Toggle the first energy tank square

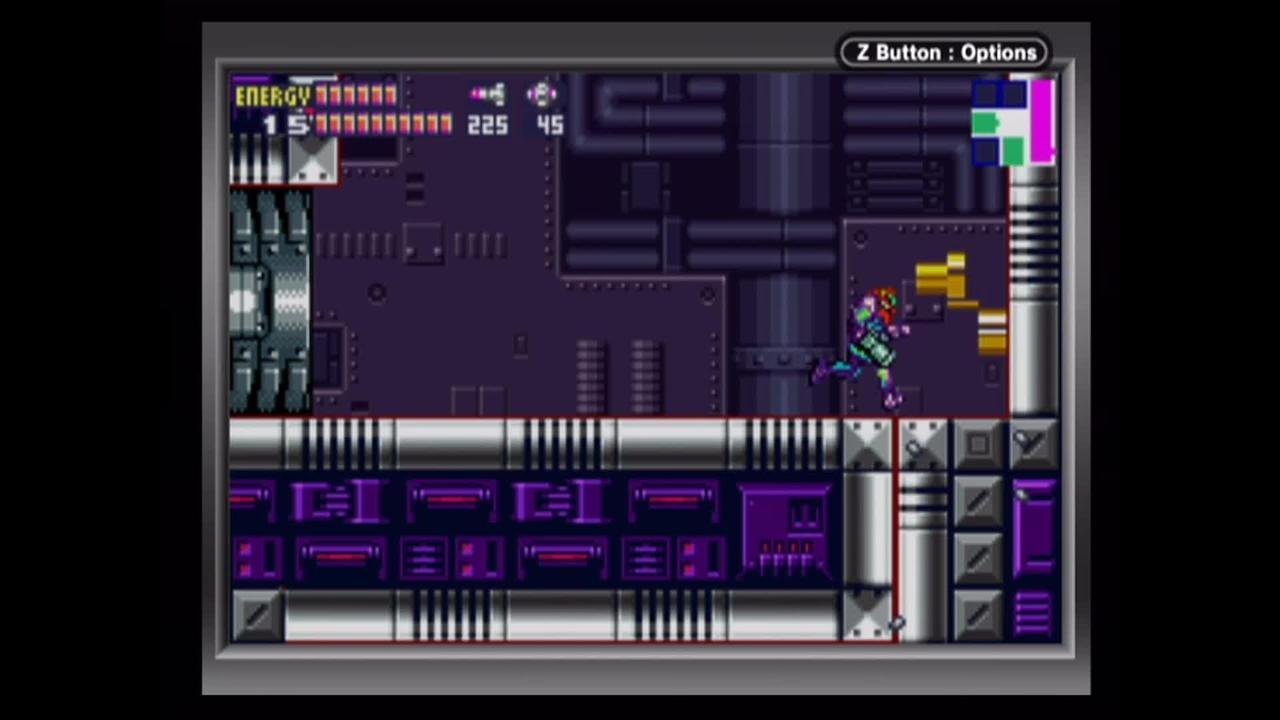click(320, 93)
